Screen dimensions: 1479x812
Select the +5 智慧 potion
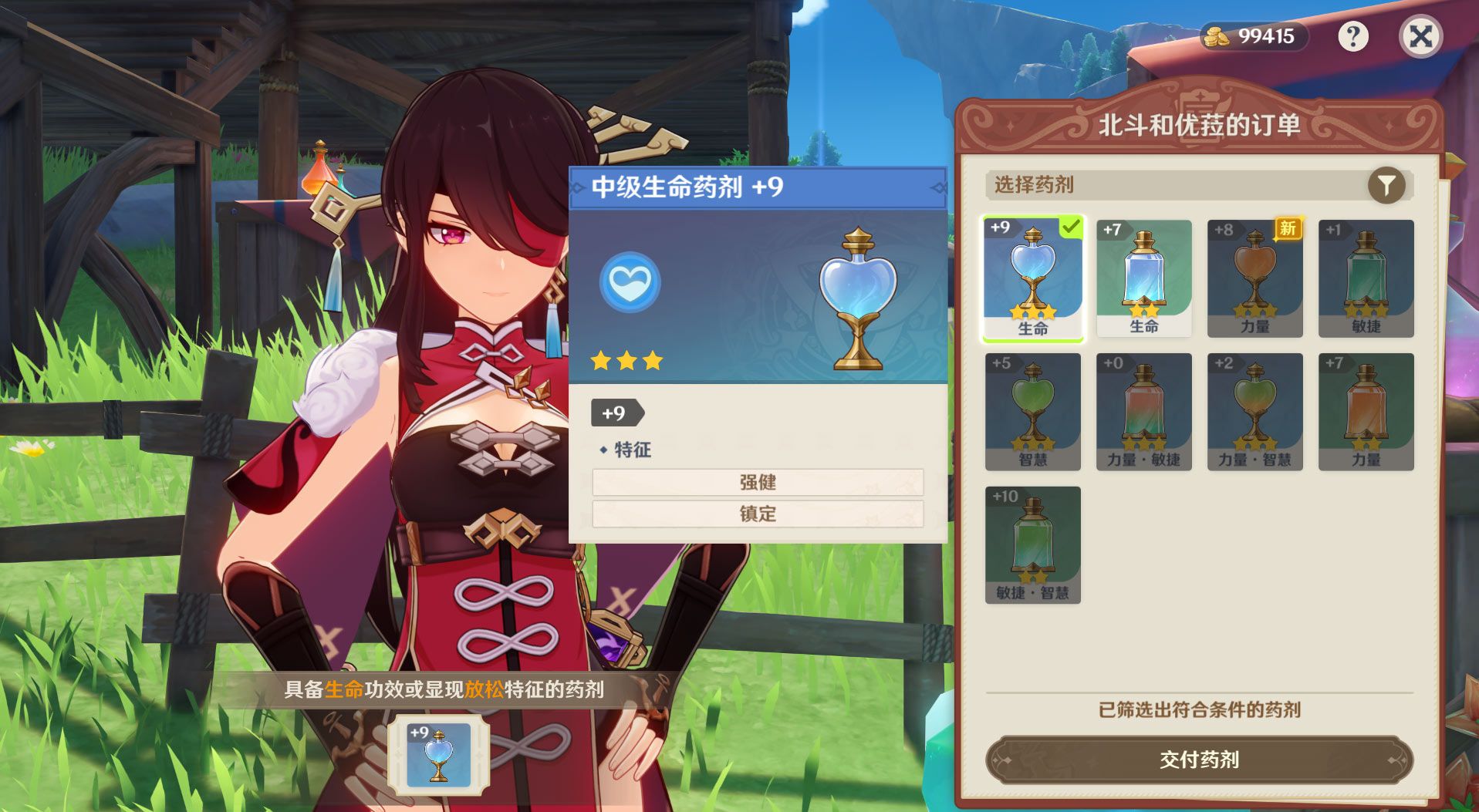point(1033,409)
